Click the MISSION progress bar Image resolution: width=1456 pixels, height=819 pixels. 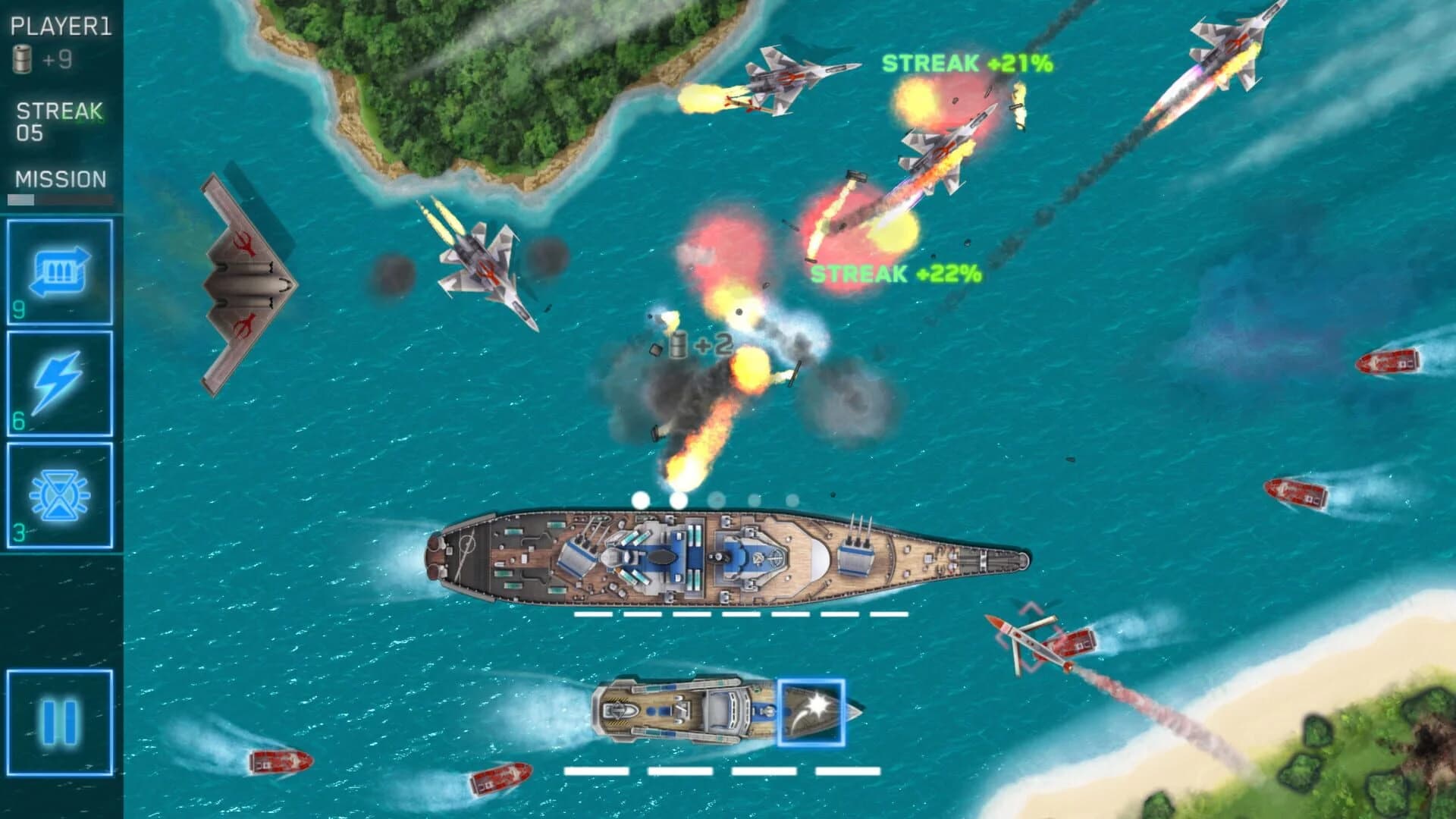[x=59, y=198]
